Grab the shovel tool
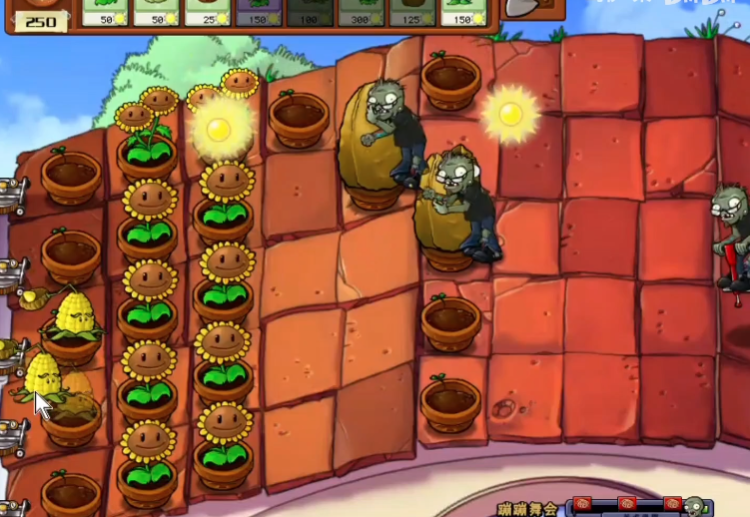 pos(528,8)
